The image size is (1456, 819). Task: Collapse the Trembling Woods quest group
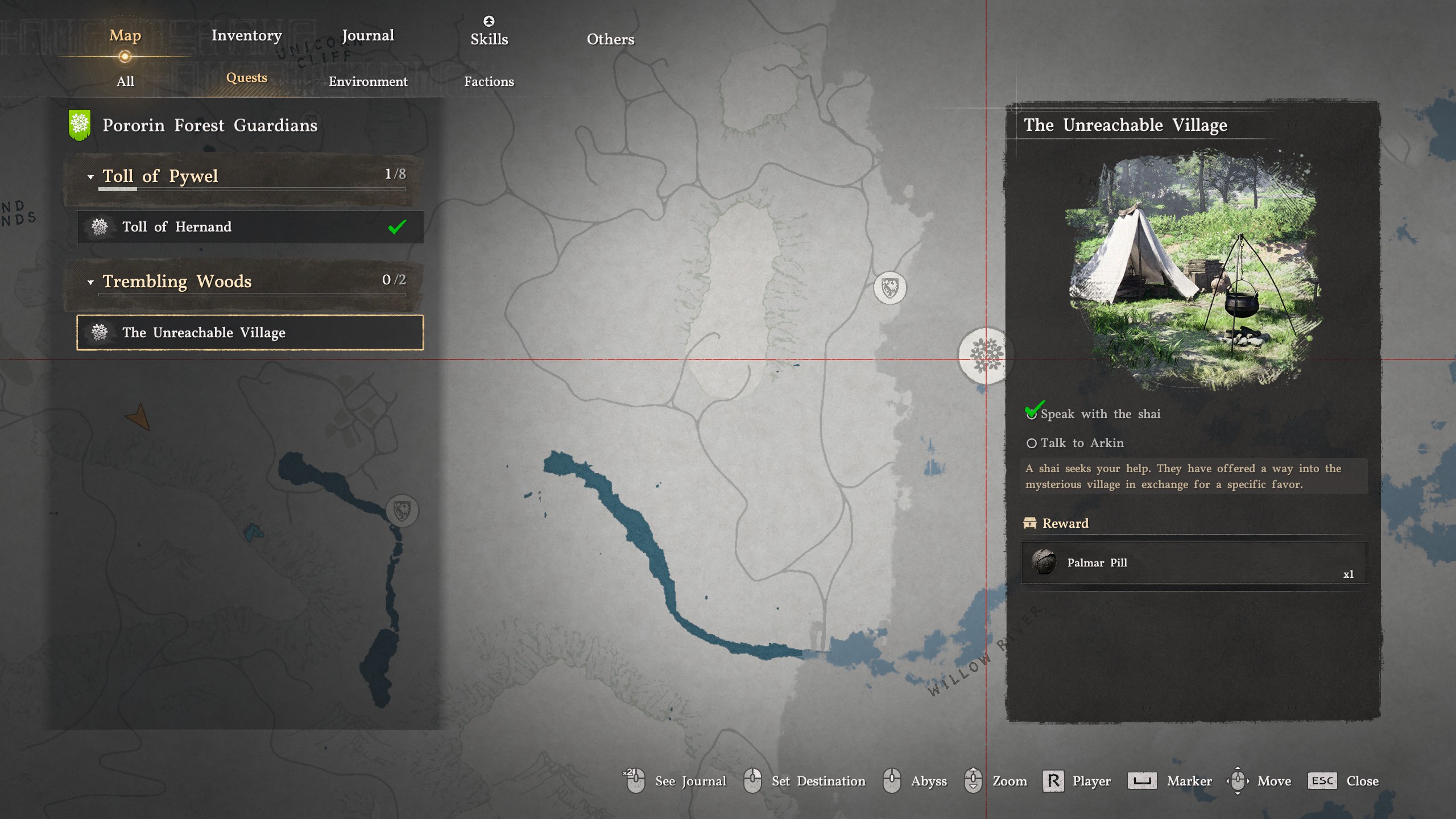click(x=90, y=282)
